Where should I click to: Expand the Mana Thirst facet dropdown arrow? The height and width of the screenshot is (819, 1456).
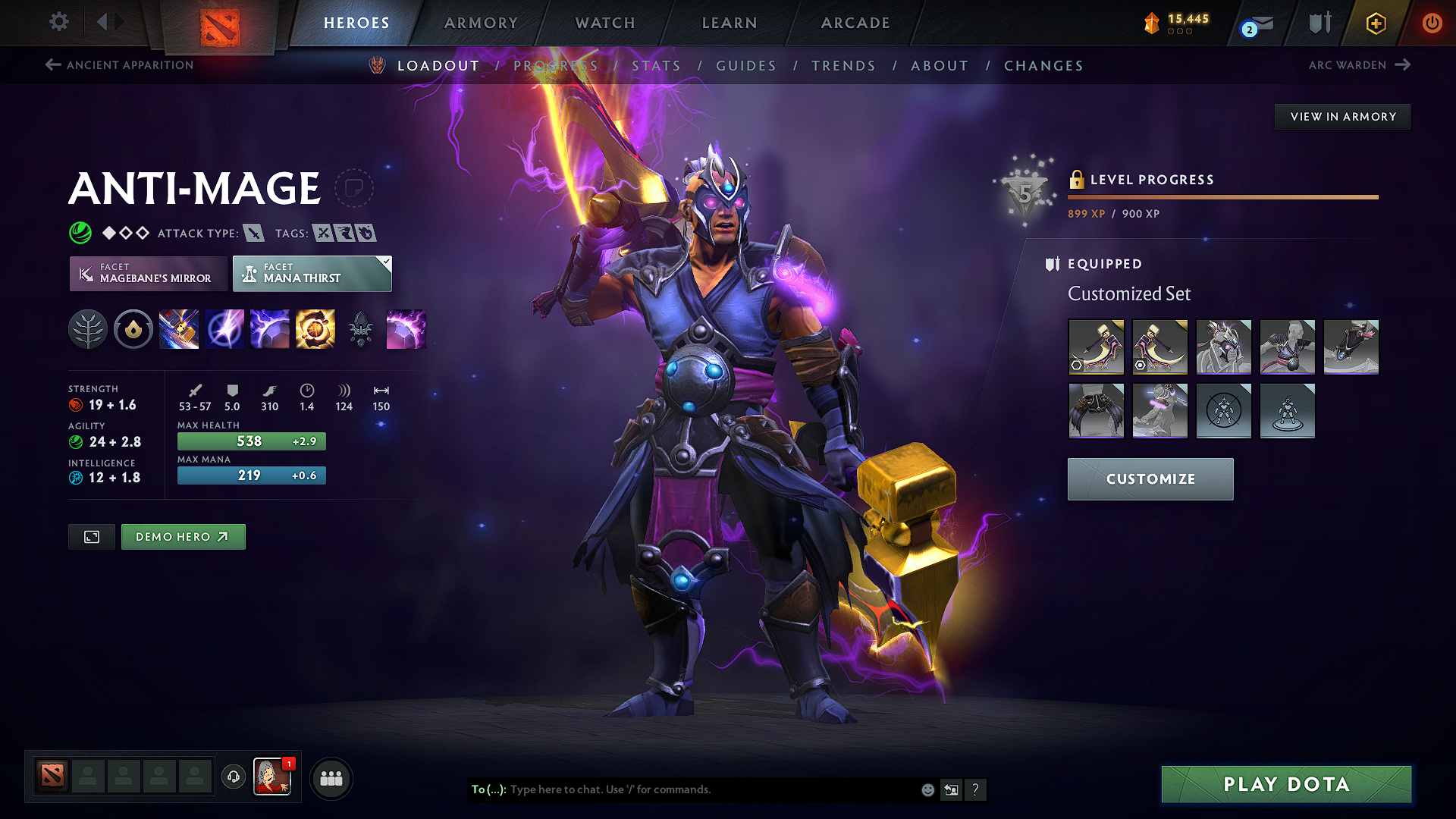(385, 262)
